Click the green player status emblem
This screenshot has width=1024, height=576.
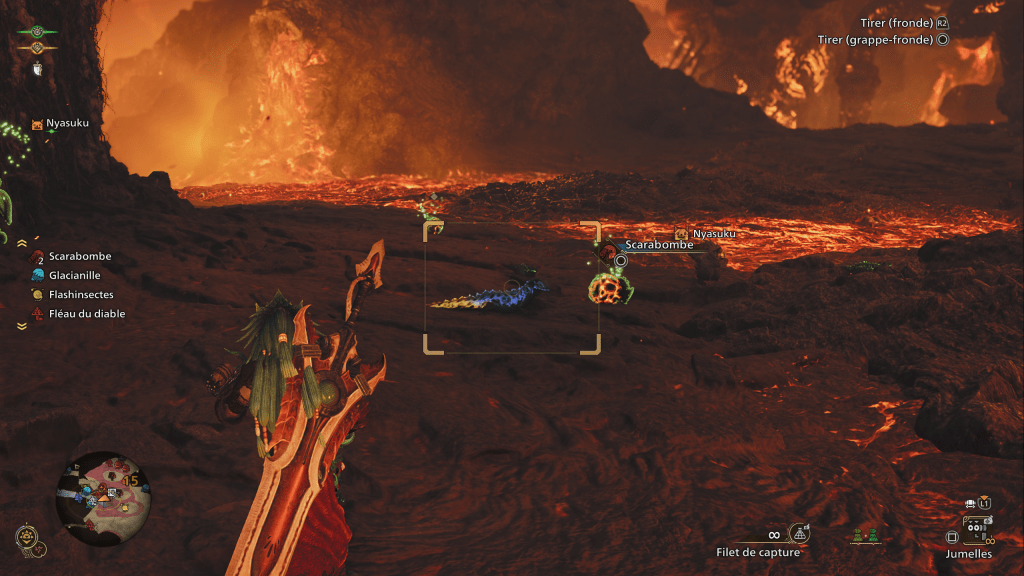pyautogui.click(x=37, y=31)
